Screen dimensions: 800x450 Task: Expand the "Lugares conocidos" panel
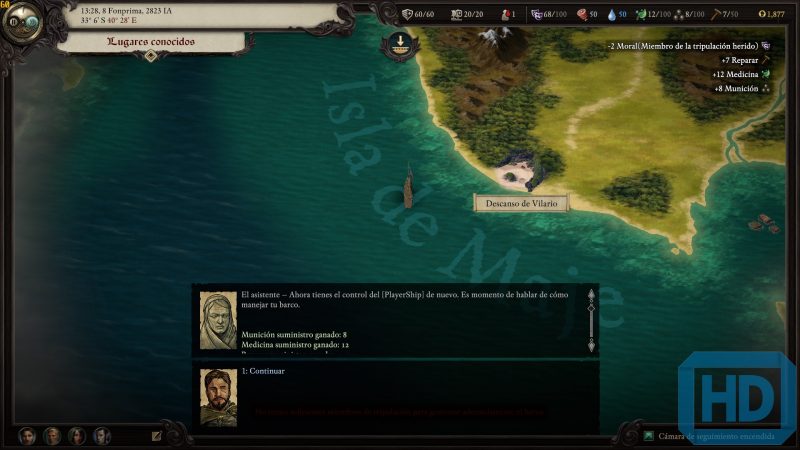point(152,42)
